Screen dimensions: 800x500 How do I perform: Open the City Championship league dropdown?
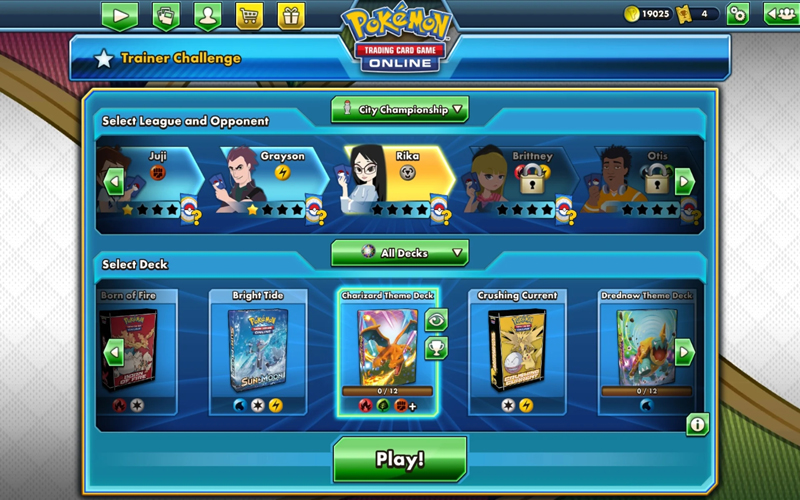400,110
